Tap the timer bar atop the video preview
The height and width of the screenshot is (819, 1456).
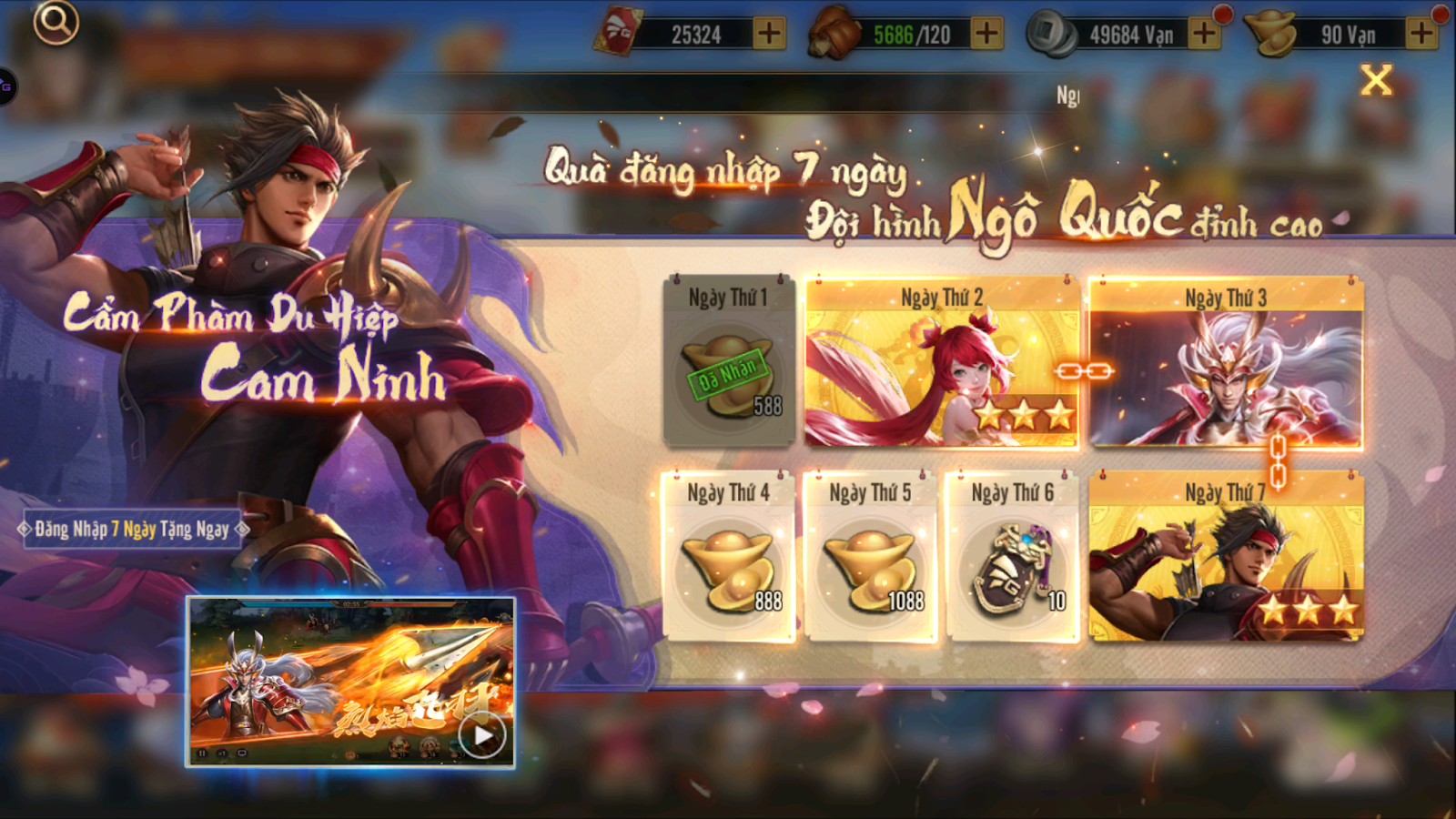353,602
